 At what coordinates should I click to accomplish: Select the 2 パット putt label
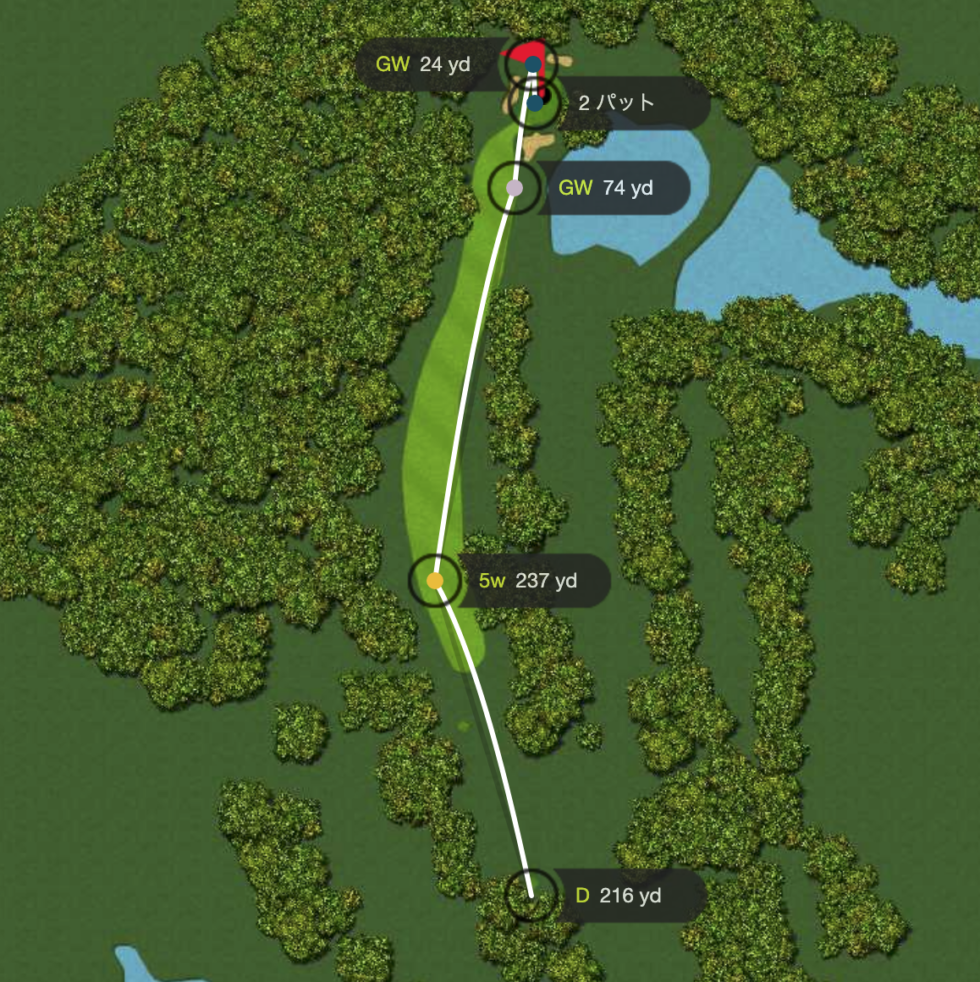617,102
